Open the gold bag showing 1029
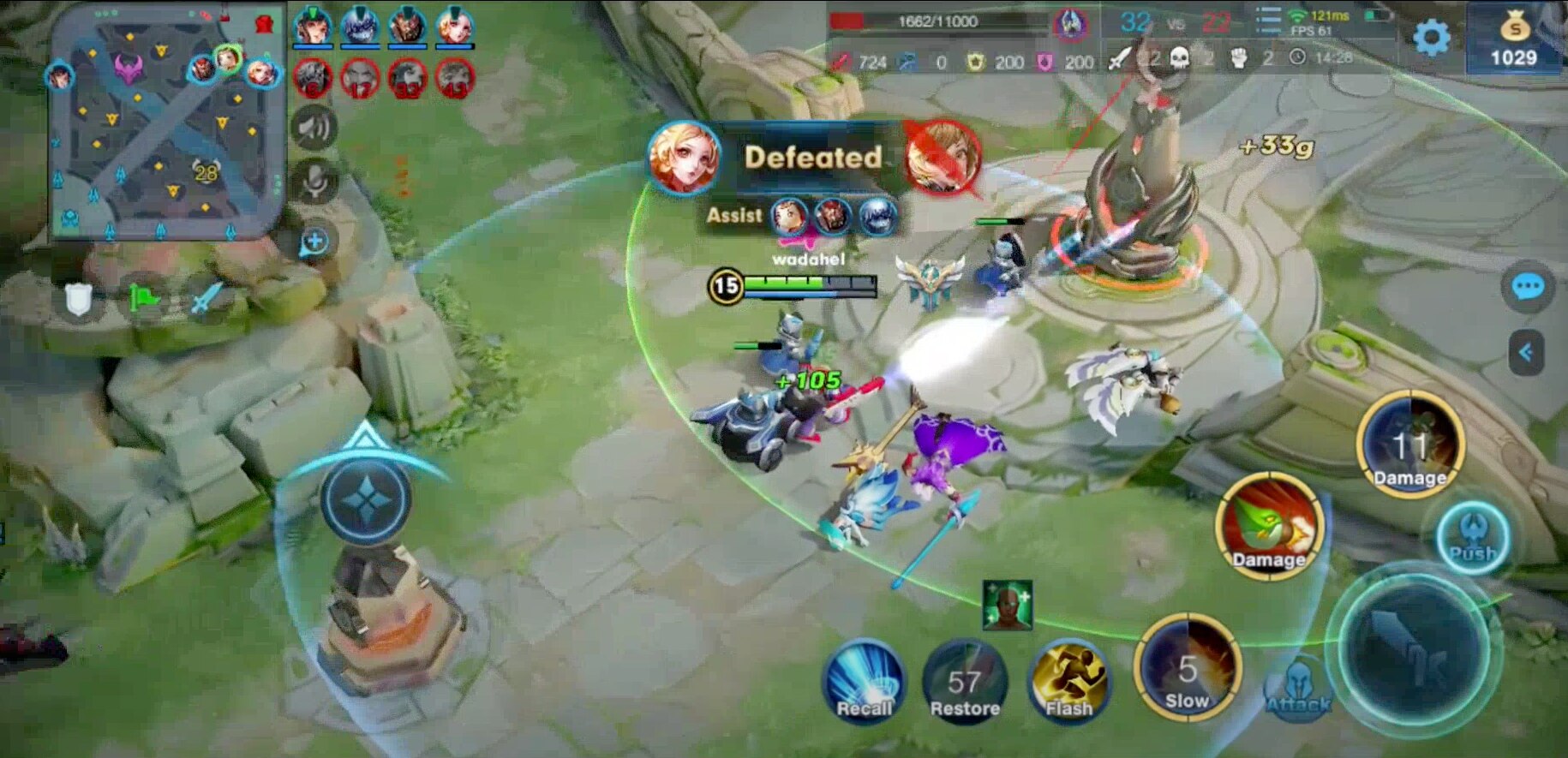The width and height of the screenshot is (1568, 758). [1517, 34]
